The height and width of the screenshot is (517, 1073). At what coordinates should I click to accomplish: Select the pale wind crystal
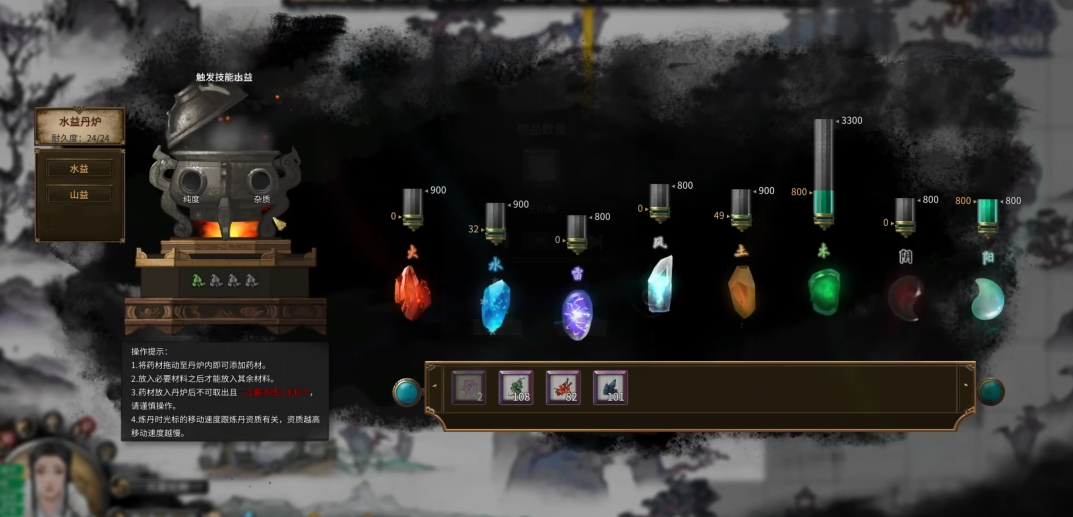pos(659,283)
